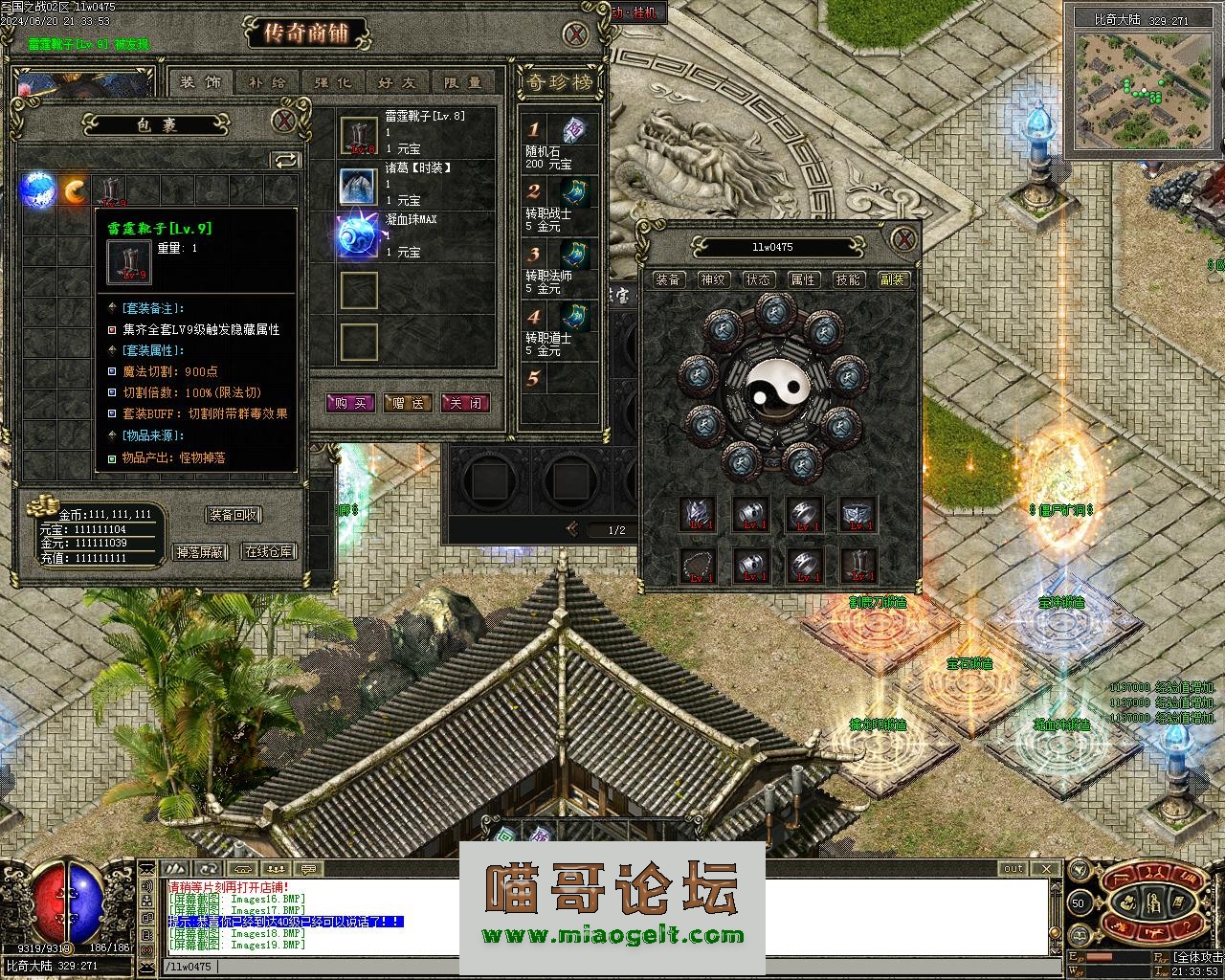This screenshot has width=1225, height=980.
Task: Select the 好友 shop tab
Action: click(x=397, y=82)
